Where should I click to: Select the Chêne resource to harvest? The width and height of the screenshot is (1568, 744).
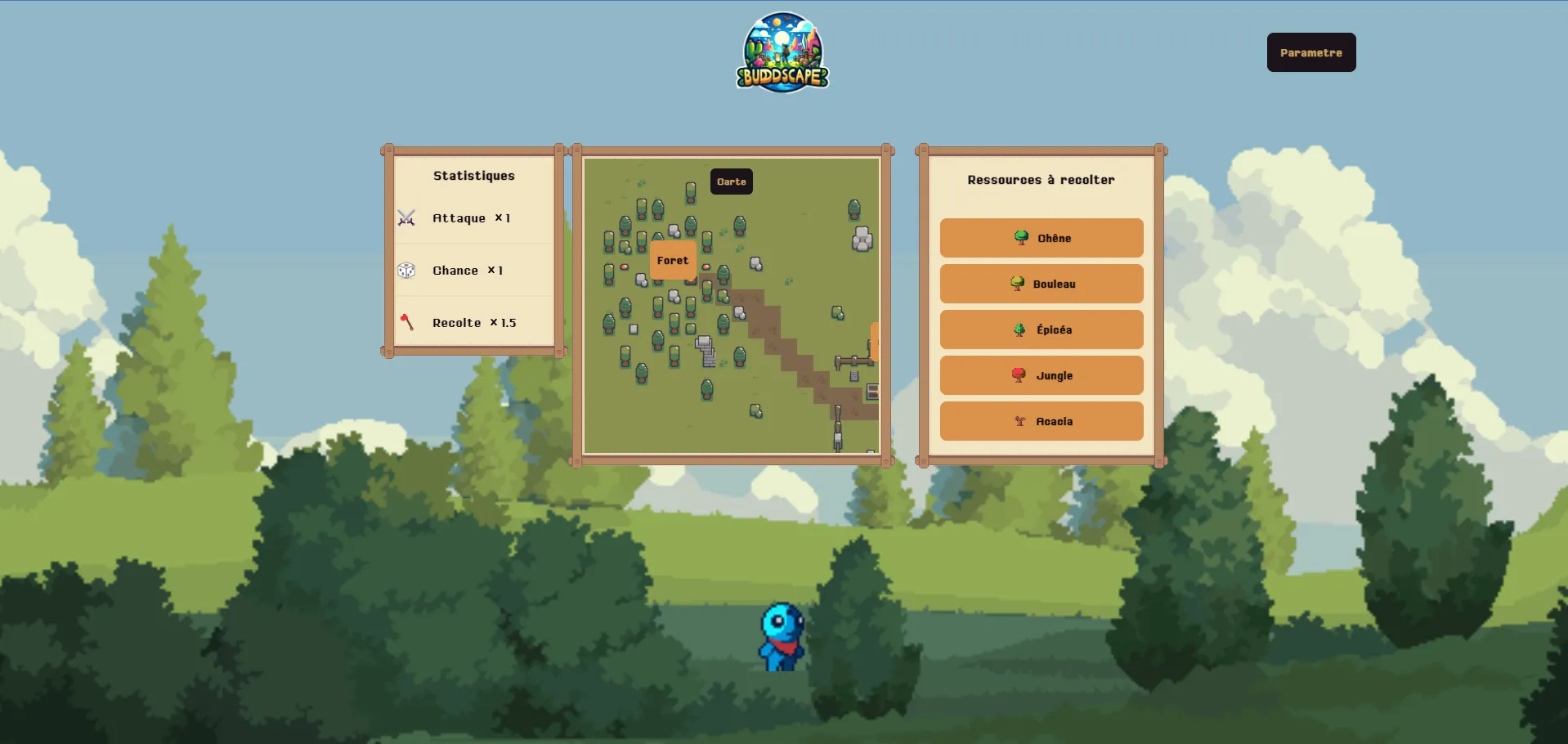click(x=1042, y=238)
